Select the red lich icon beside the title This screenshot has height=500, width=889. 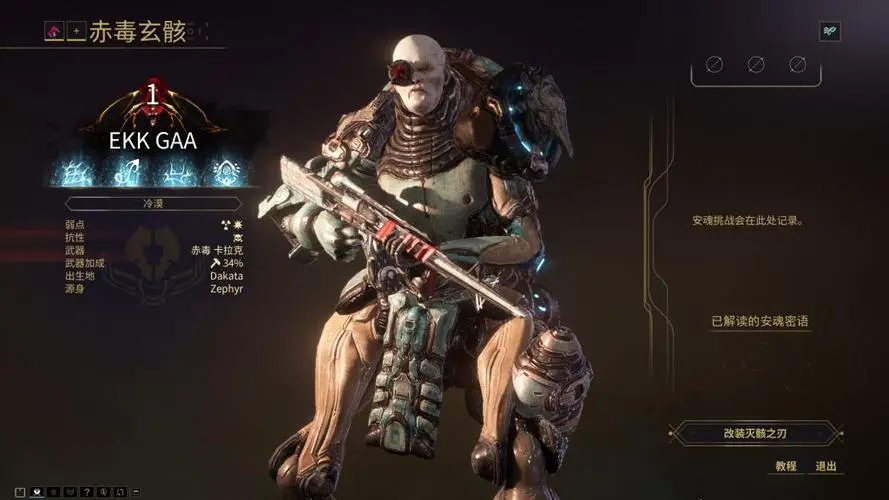(x=53, y=32)
